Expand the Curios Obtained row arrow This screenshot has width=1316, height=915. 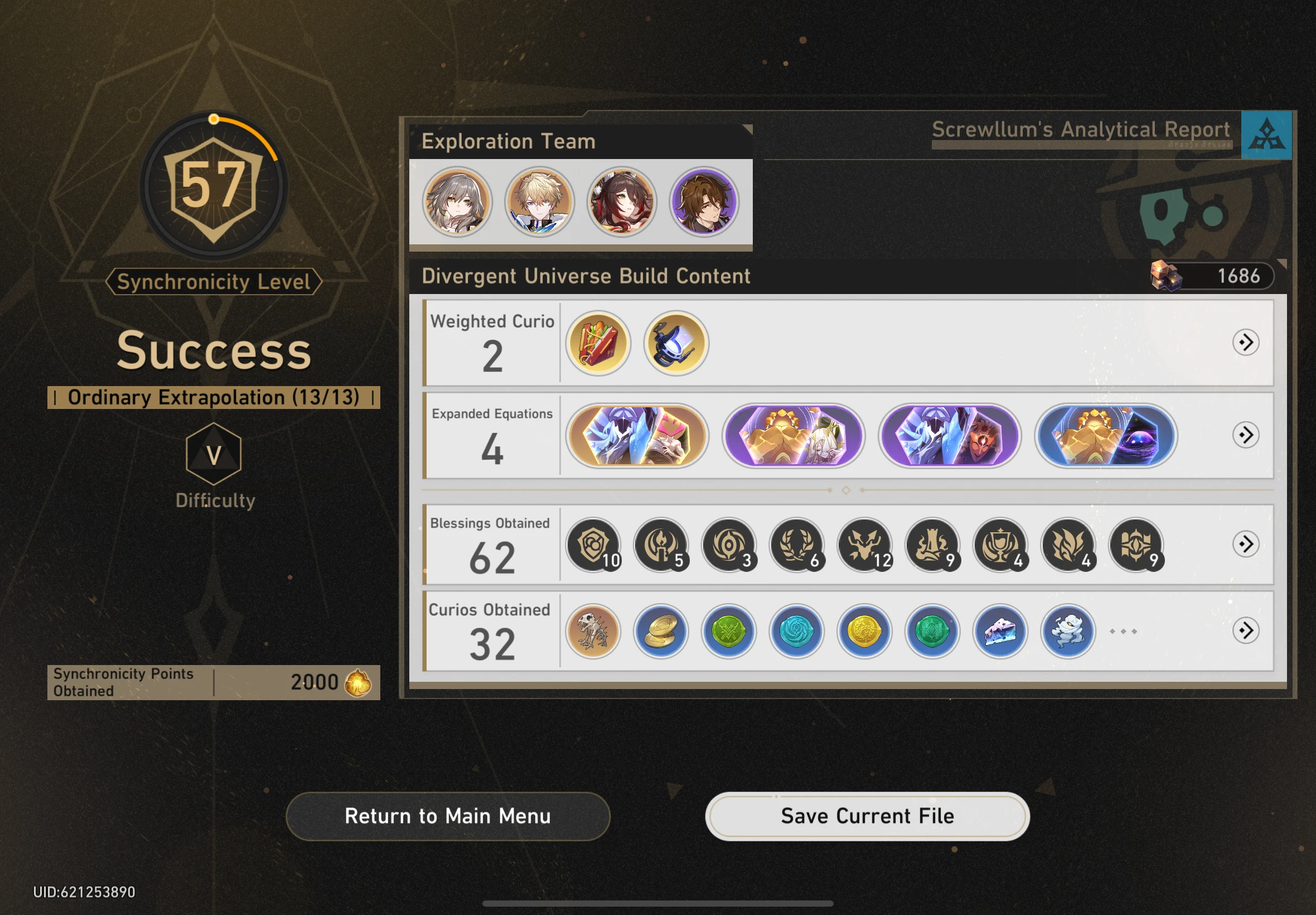[x=1247, y=630]
